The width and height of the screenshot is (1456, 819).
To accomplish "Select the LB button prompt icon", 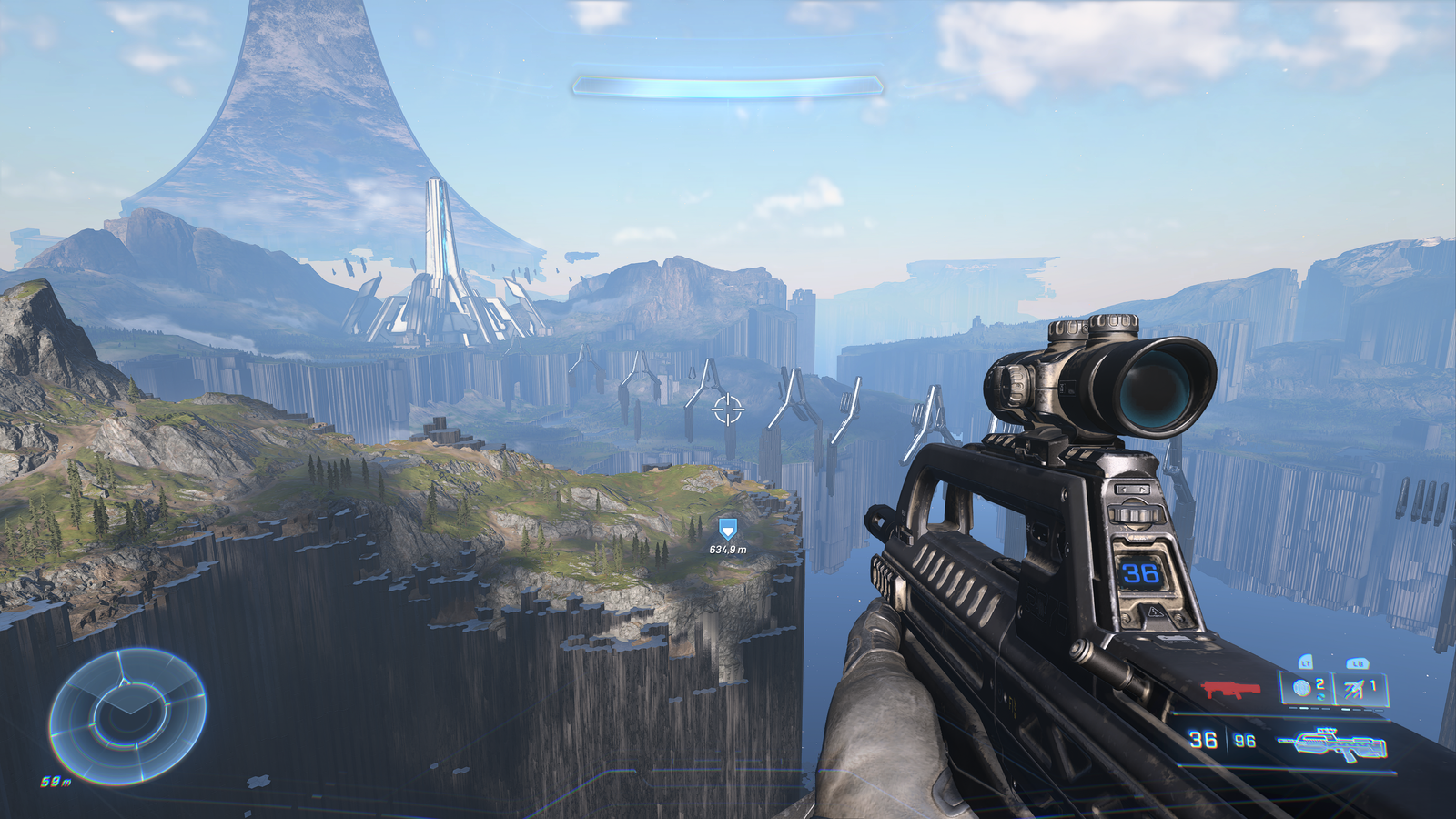I will 1357,663.
